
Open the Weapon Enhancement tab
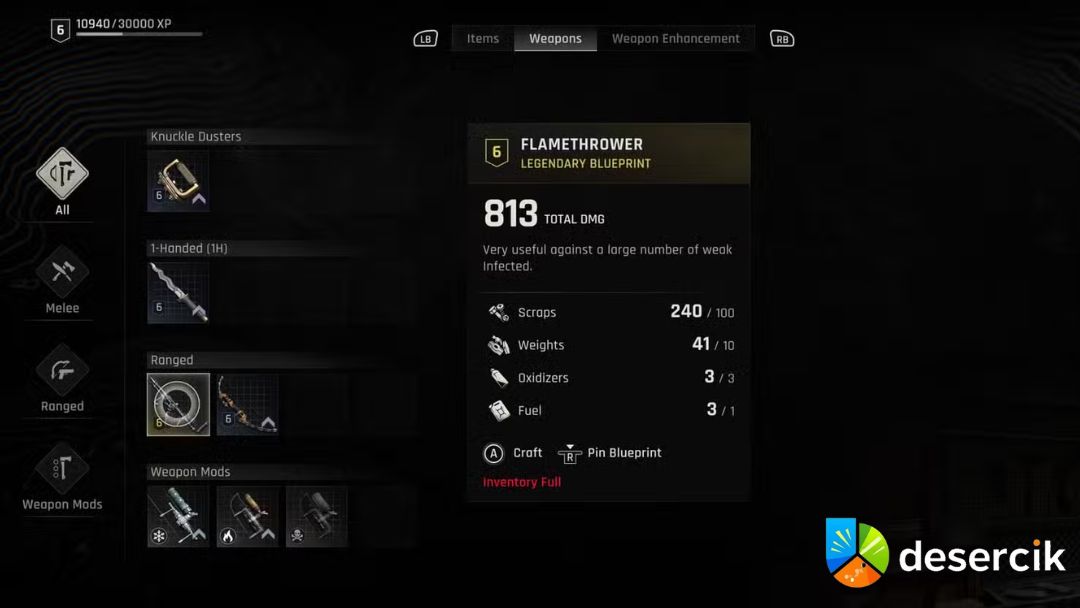675,39
